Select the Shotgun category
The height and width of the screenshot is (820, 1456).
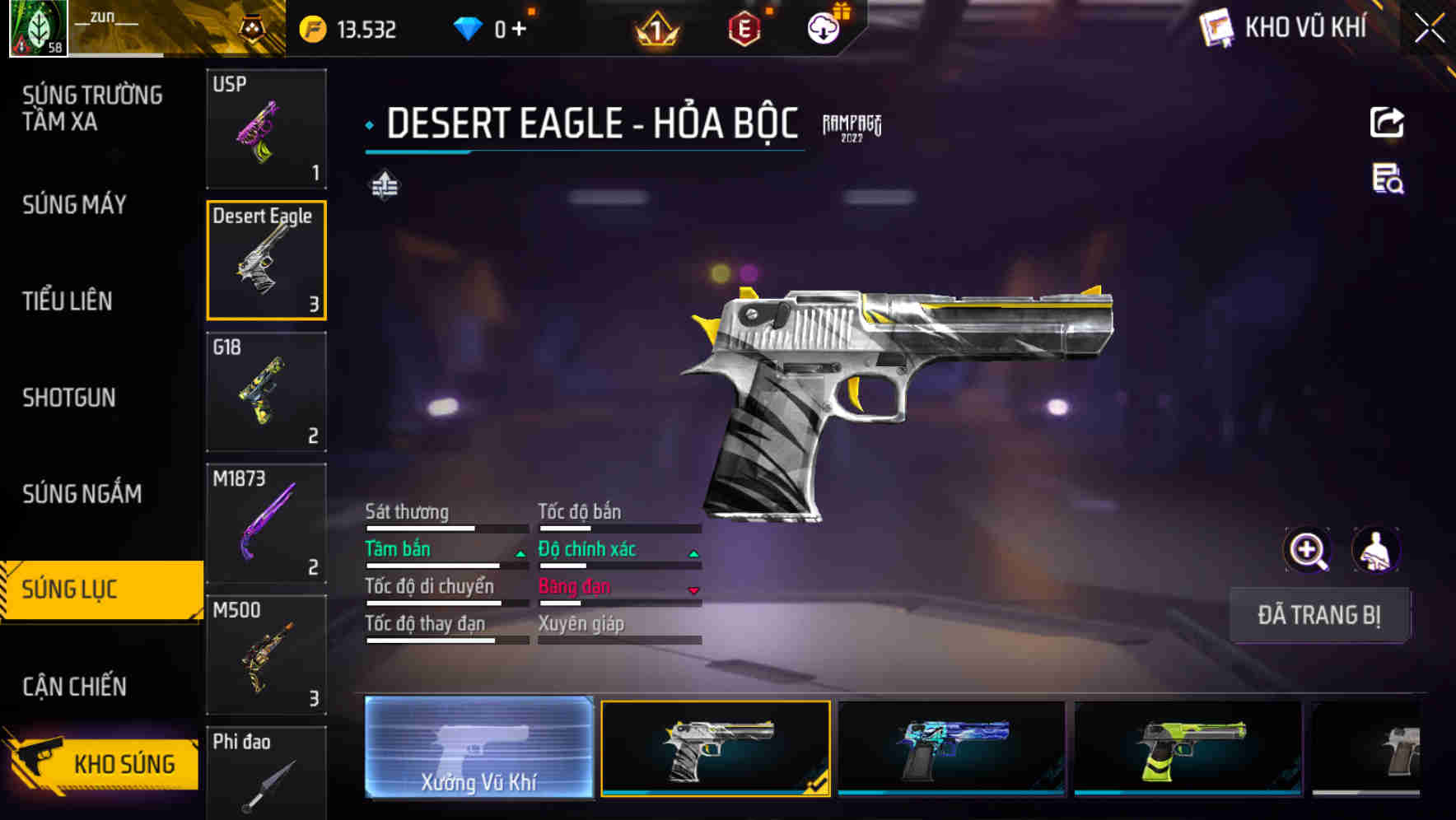point(68,398)
